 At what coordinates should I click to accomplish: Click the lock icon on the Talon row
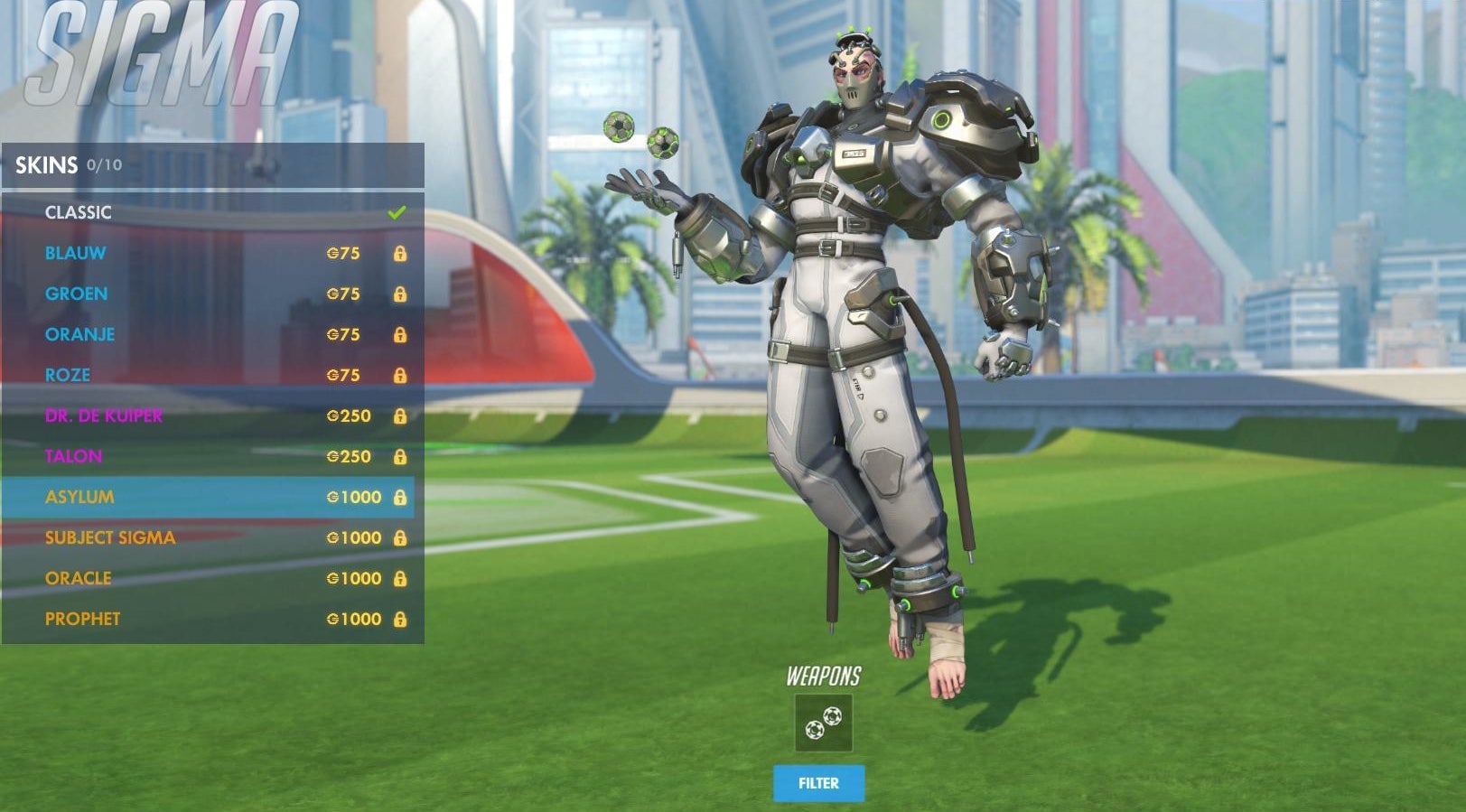(401, 457)
